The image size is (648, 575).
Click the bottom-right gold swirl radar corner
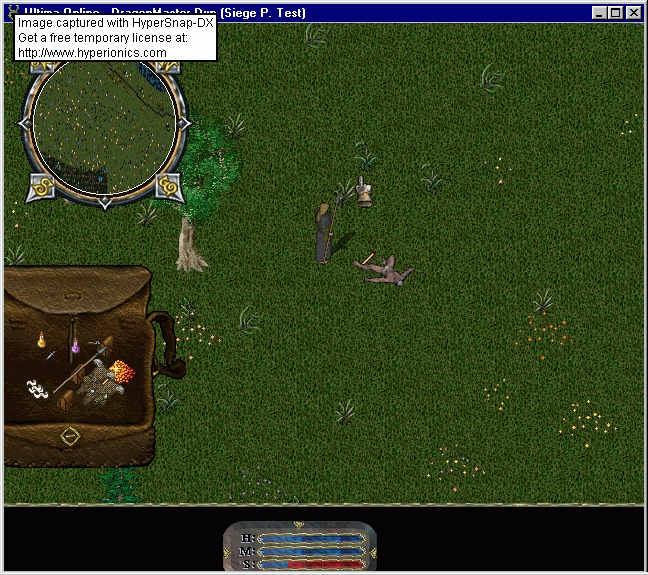[x=167, y=185]
